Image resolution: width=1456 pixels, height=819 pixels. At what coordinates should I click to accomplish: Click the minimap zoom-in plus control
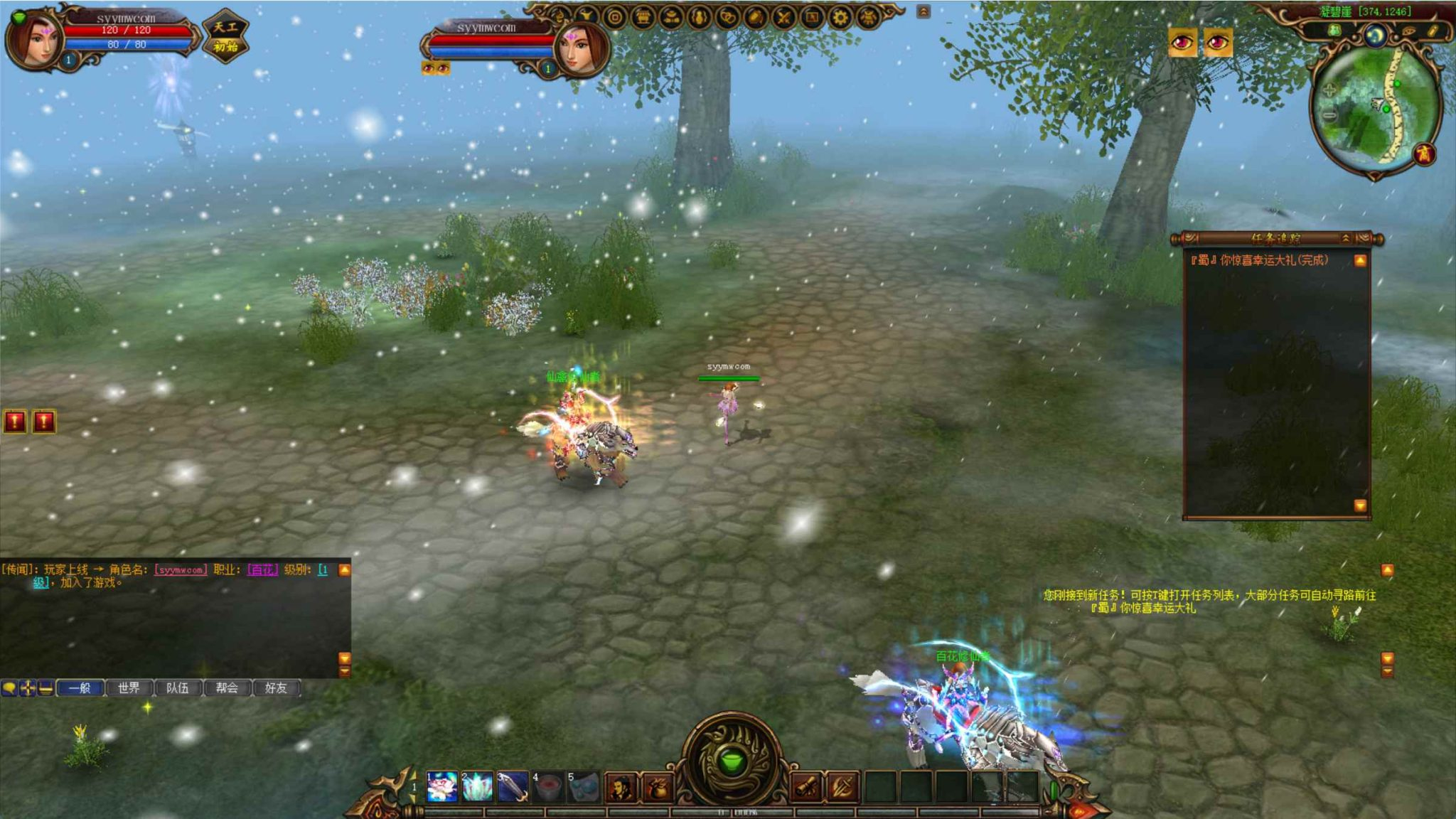pyautogui.click(x=1330, y=90)
